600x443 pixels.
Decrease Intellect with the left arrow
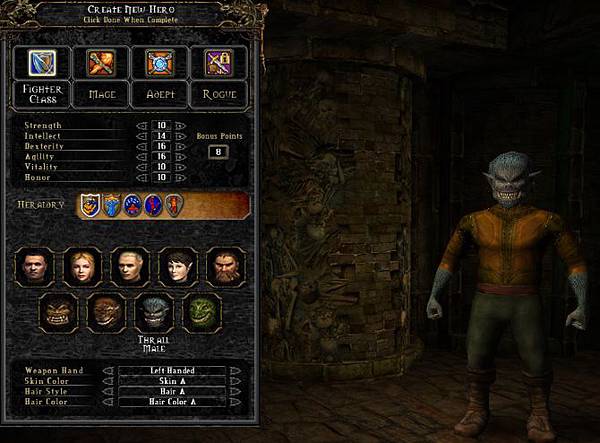[140, 135]
